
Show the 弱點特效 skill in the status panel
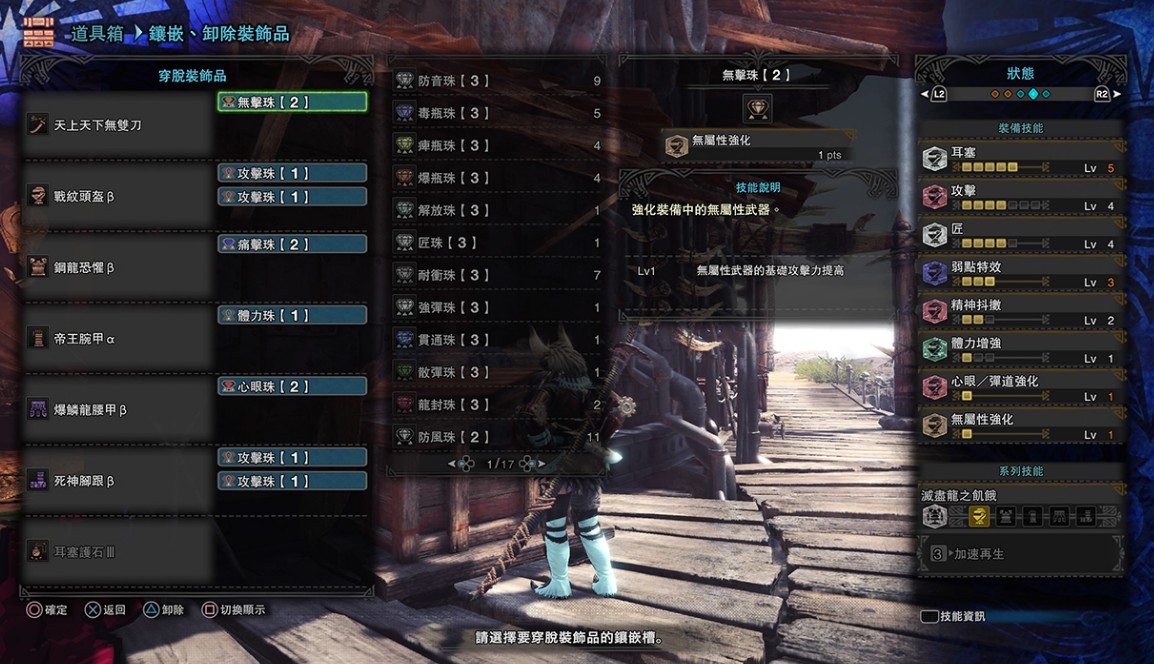pyautogui.click(x=1020, y=274)
